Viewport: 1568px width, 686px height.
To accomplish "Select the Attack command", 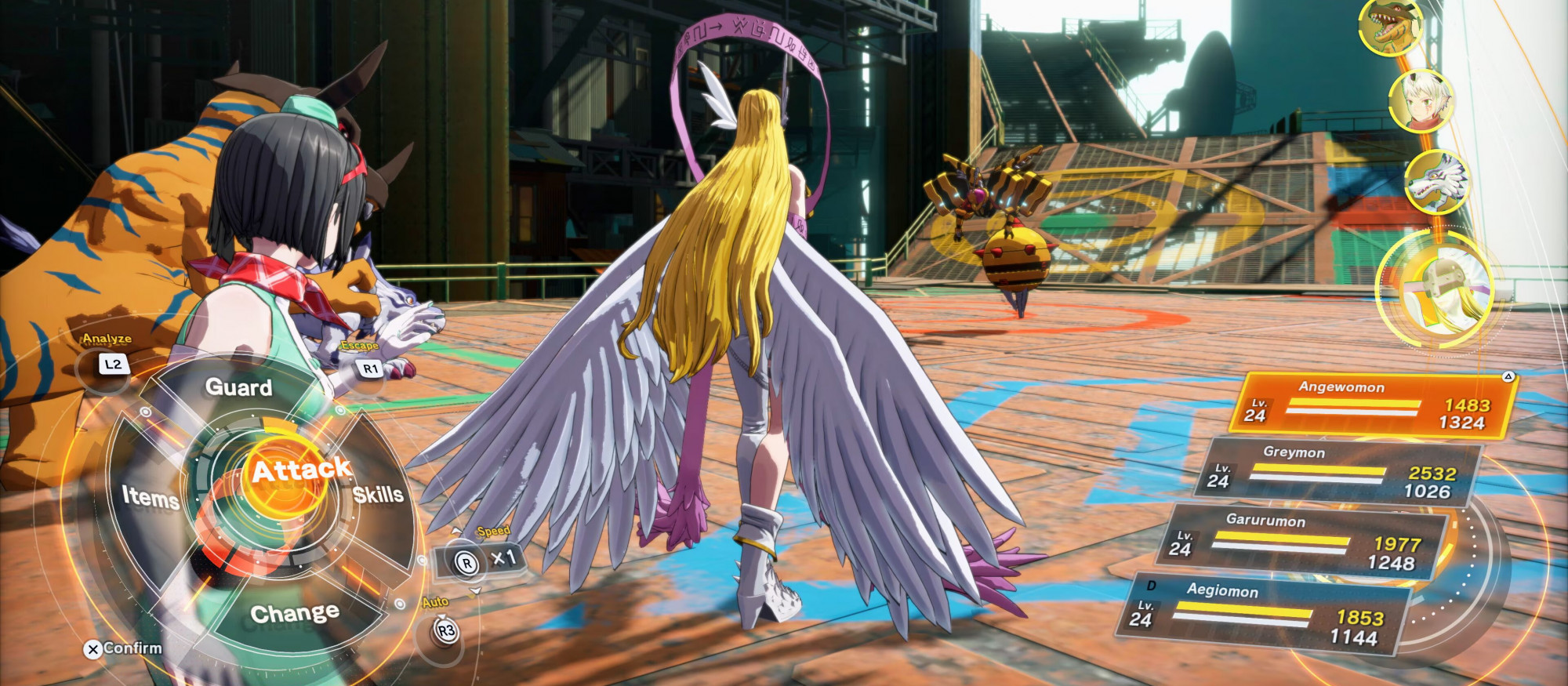I will [x=299, y=470].
